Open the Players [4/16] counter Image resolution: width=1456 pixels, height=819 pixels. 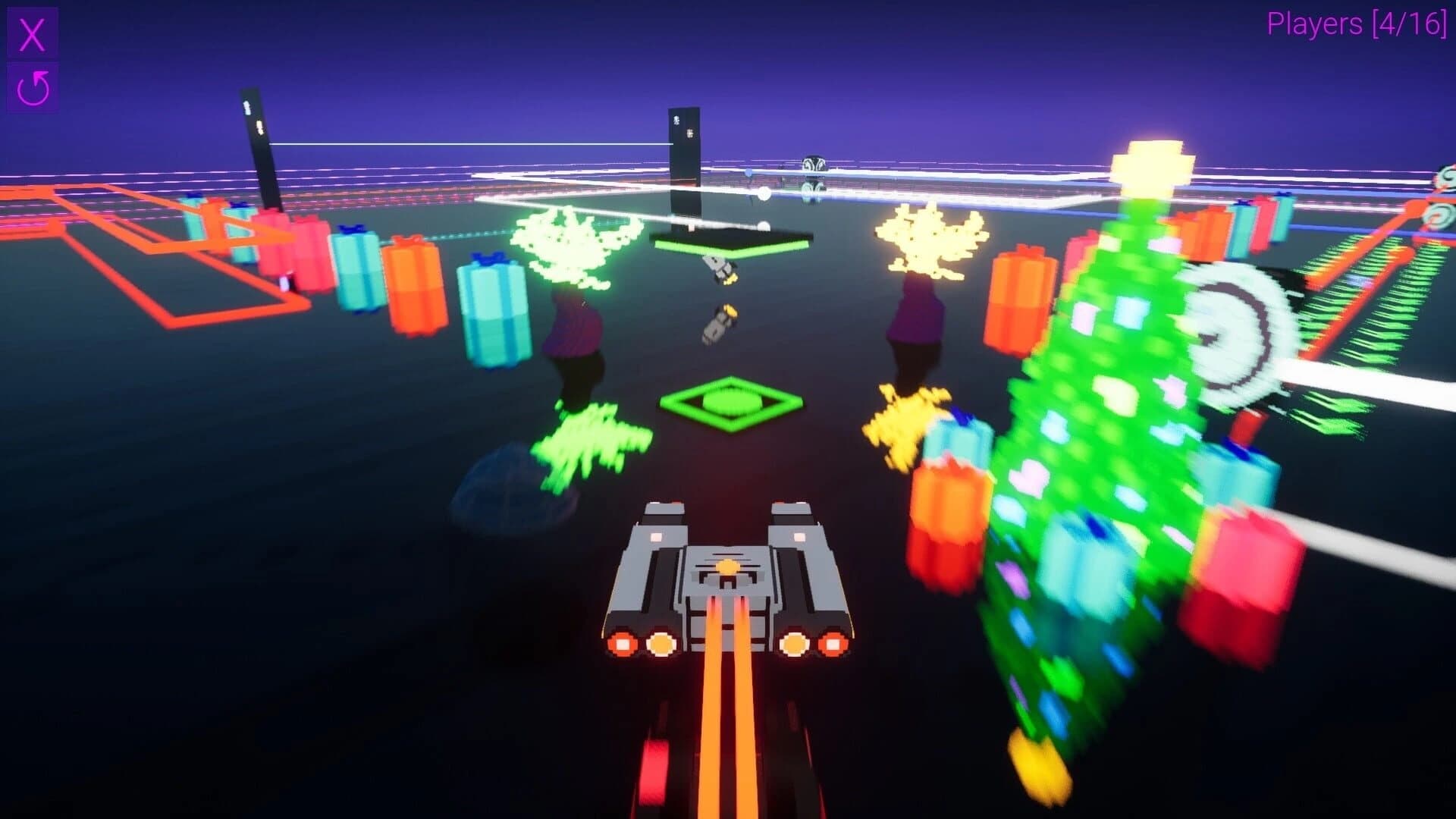click(1357, 25)
